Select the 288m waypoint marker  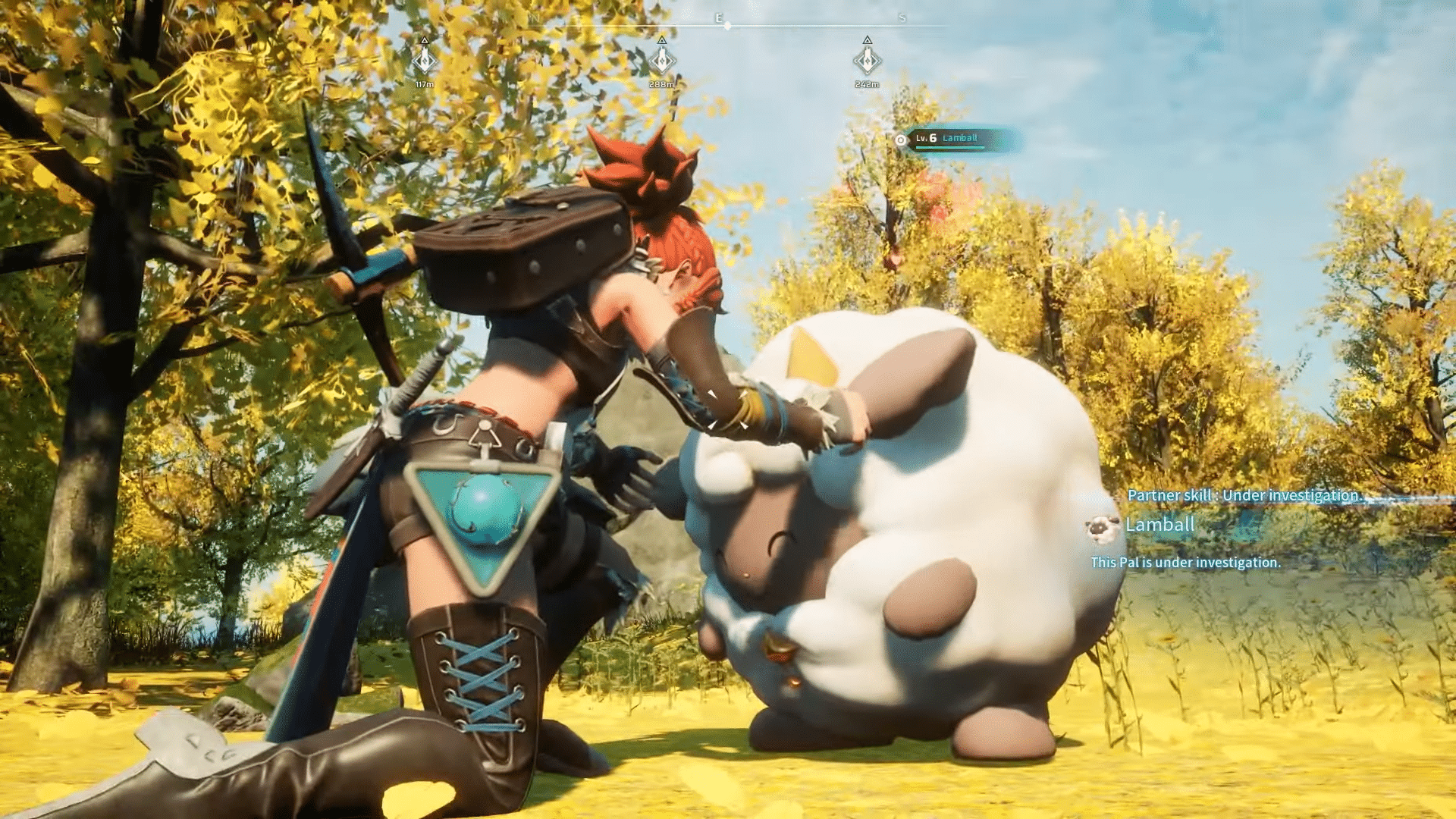tap(661, 61)
